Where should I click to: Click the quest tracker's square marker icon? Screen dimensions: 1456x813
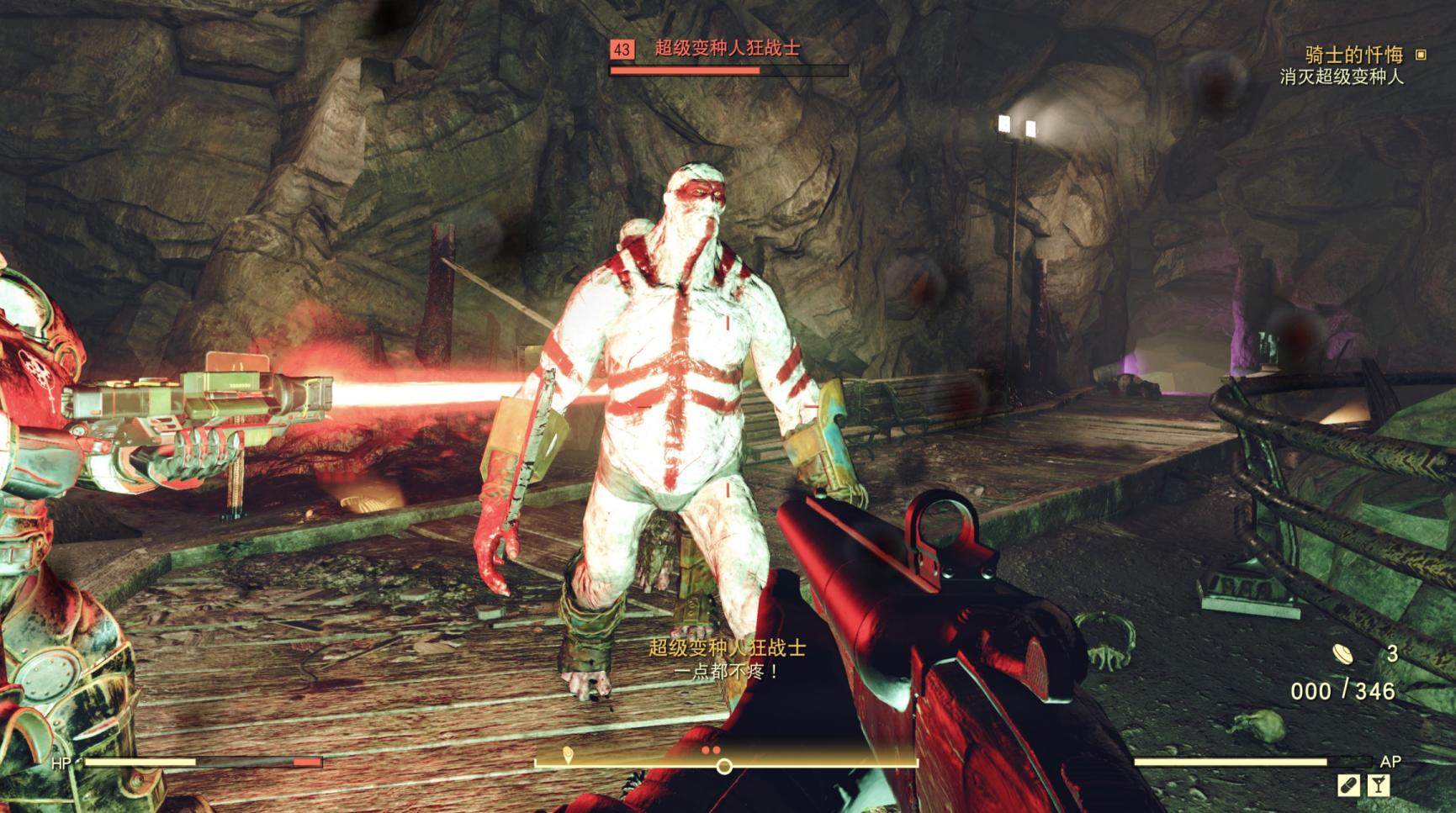click(x=1421, y=55)
